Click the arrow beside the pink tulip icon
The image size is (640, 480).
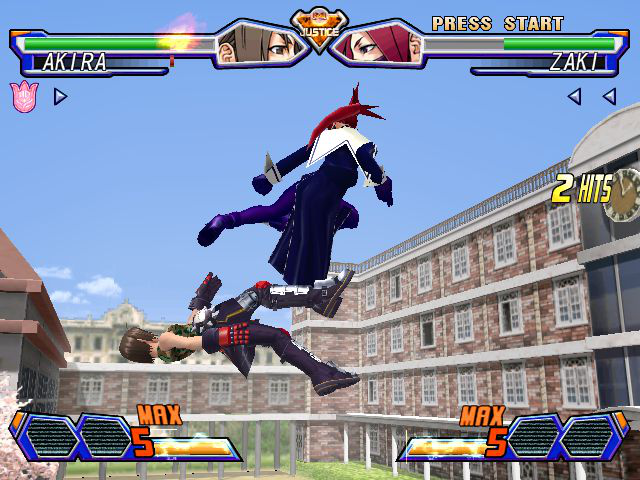pyautogui.click(x=60, y=97)
